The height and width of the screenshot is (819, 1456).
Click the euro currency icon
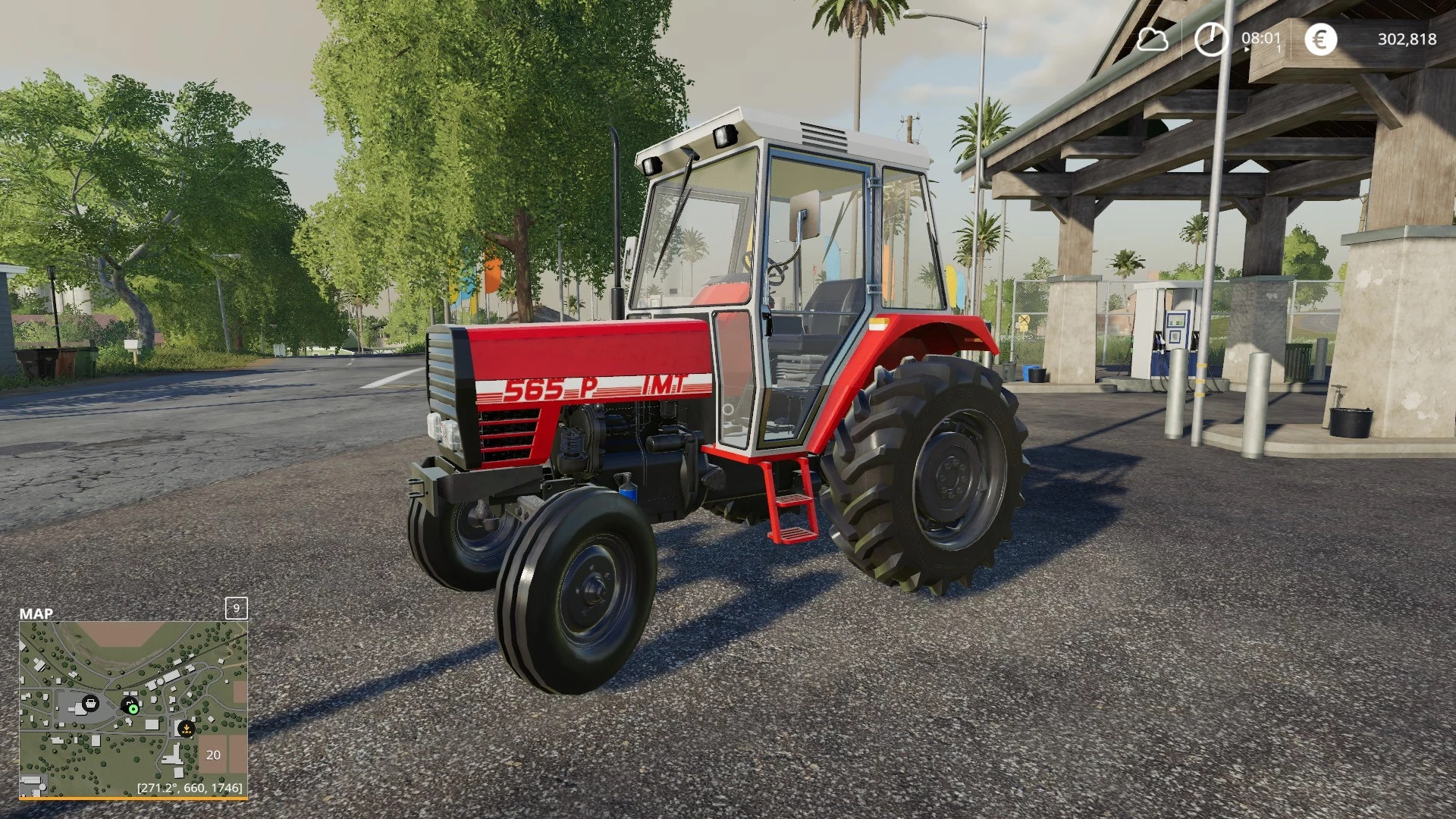pyautogui.click(x=1321, y=39)
